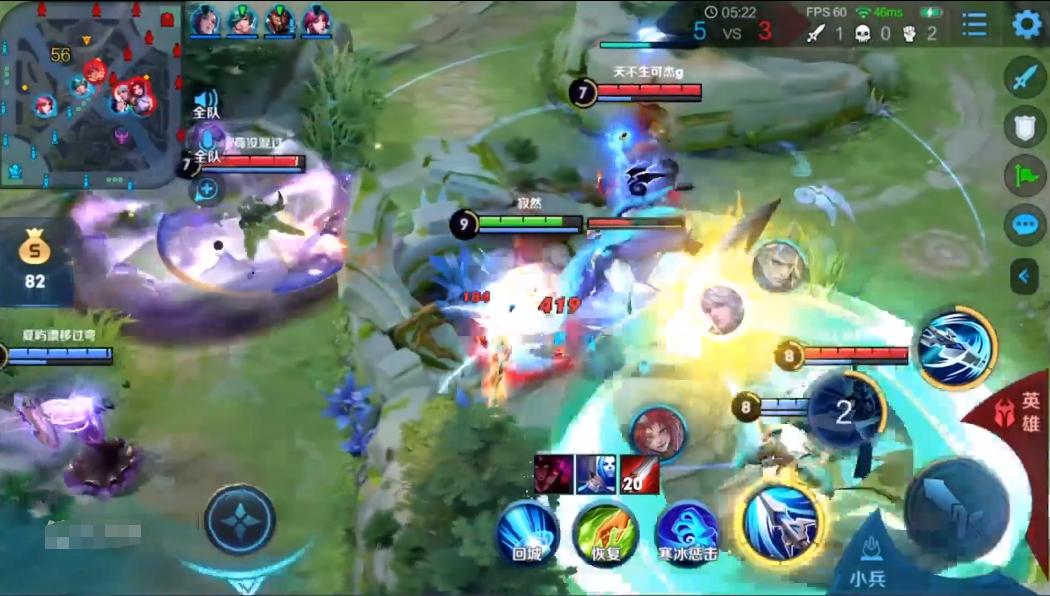Use the 恢复 restore spell
Image resolution: width=1050 pixels, height=596 pixels.
pyautogui.click(x=606, y=532)
